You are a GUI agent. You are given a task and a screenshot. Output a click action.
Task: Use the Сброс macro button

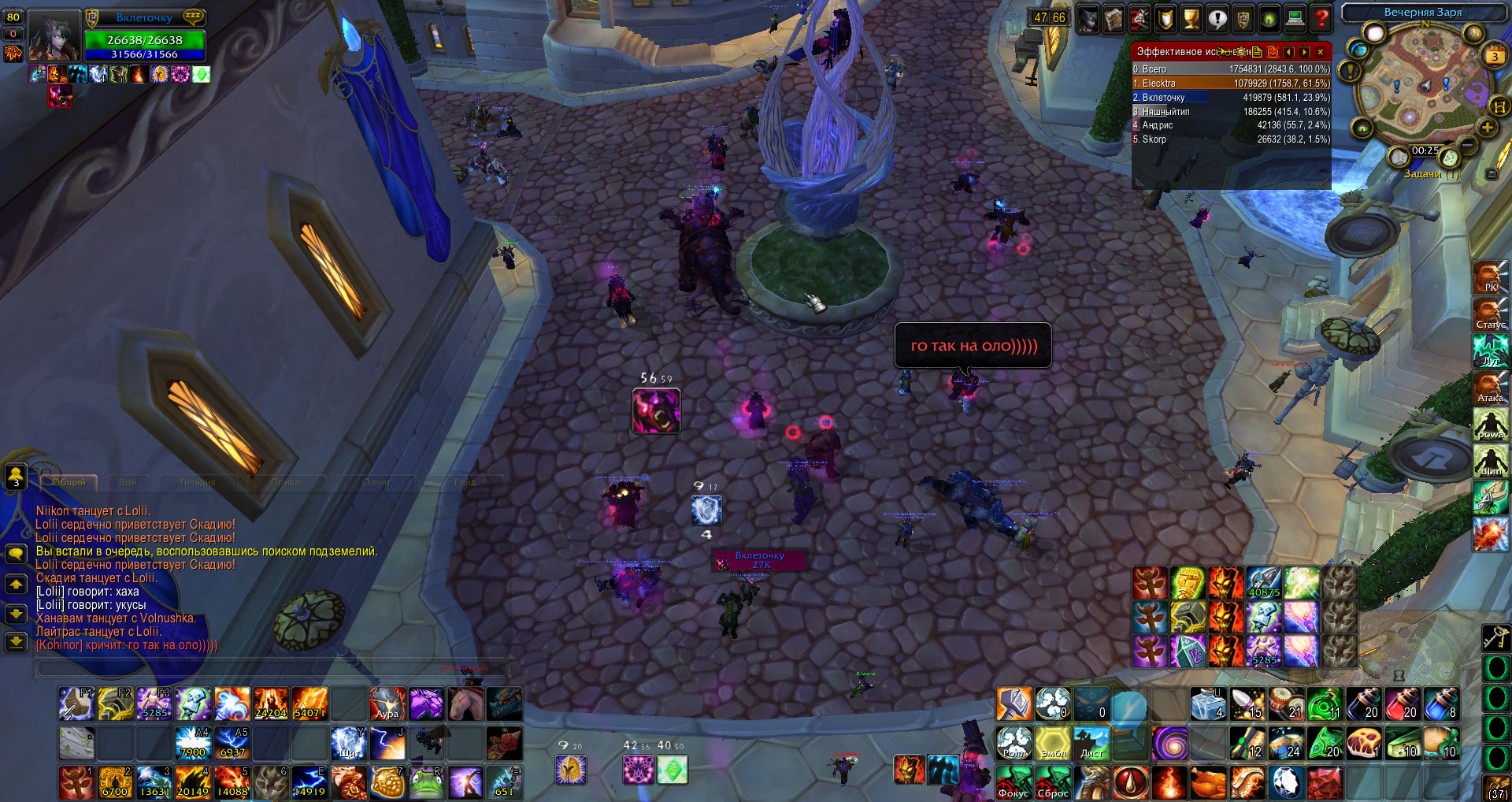point(1052,782)
